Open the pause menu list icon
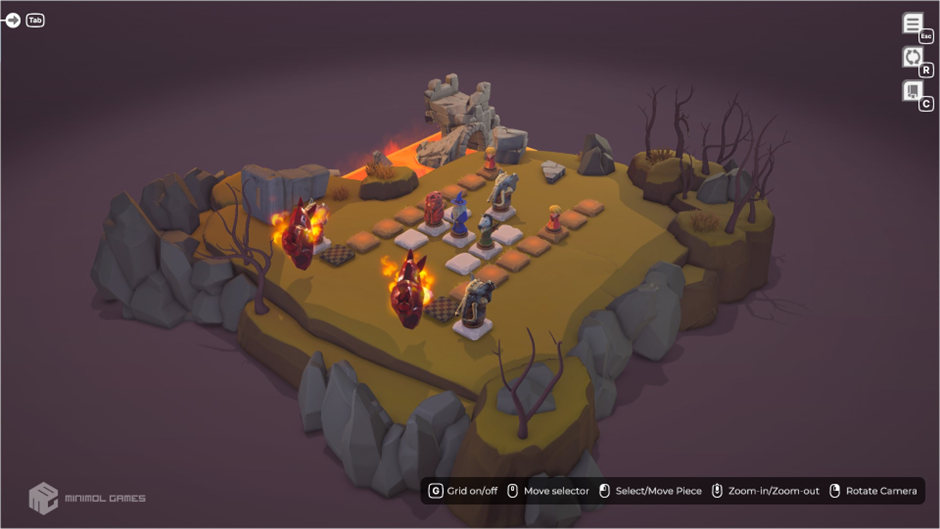This screenshot has width=940, height=529. pyautogui.click(x=912, y=24)
